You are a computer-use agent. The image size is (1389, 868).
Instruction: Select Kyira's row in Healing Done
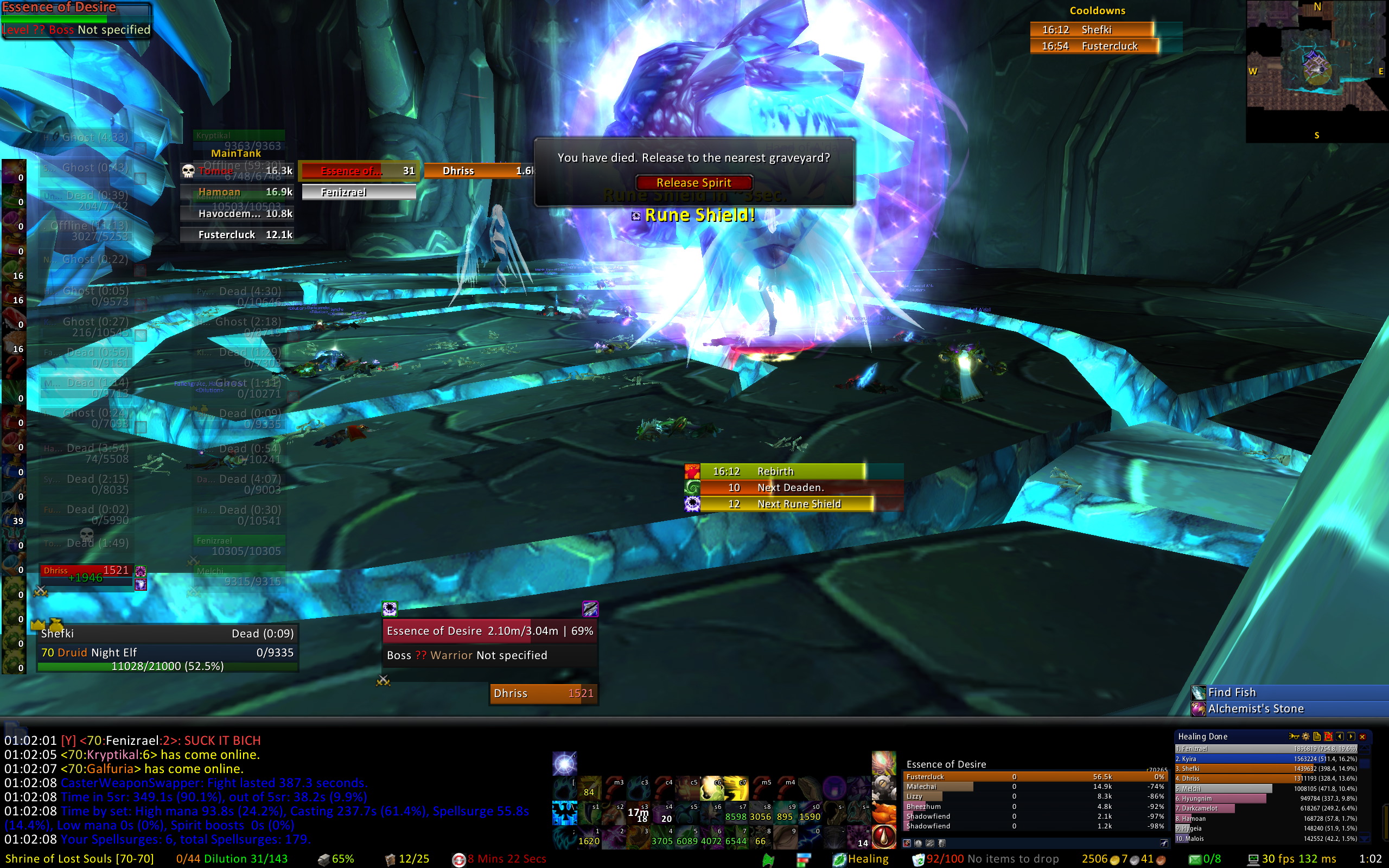click(1266, 759)
